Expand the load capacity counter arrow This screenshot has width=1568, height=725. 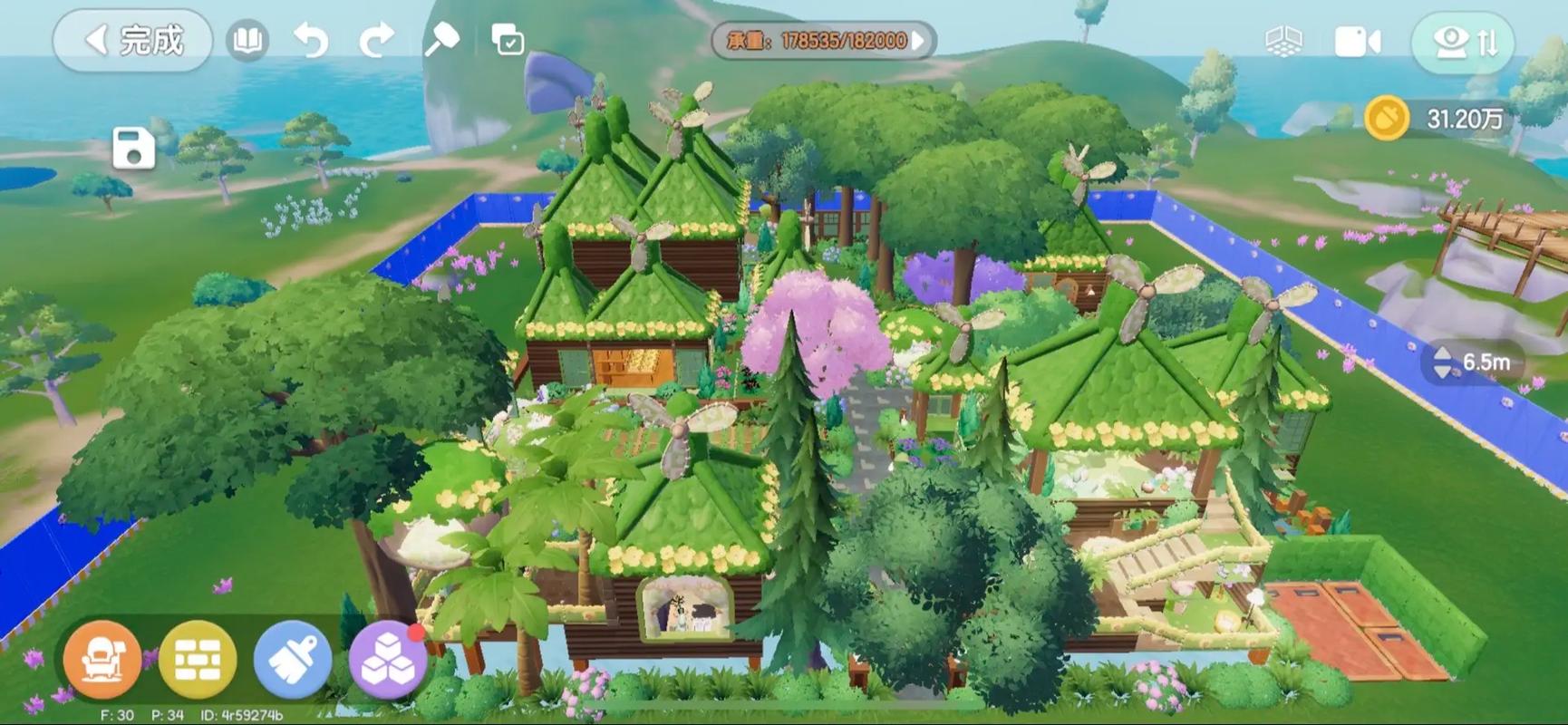click(x=919, y=41)
